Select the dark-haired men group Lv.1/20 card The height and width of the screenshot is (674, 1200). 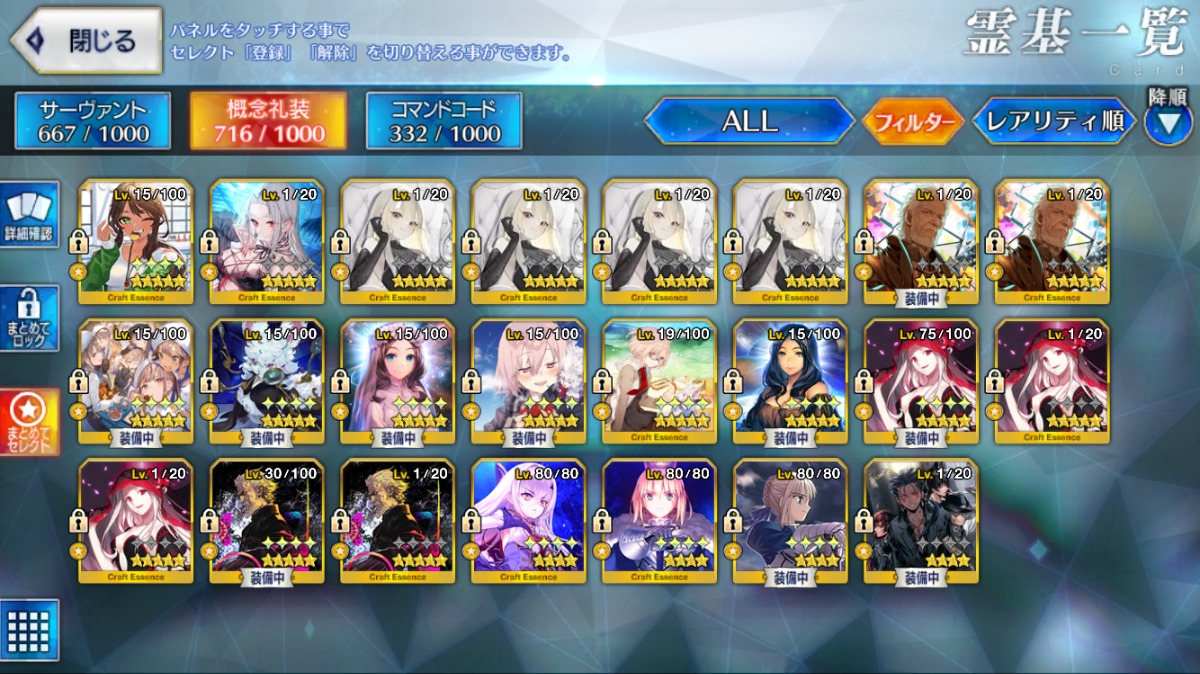[921, 520]
